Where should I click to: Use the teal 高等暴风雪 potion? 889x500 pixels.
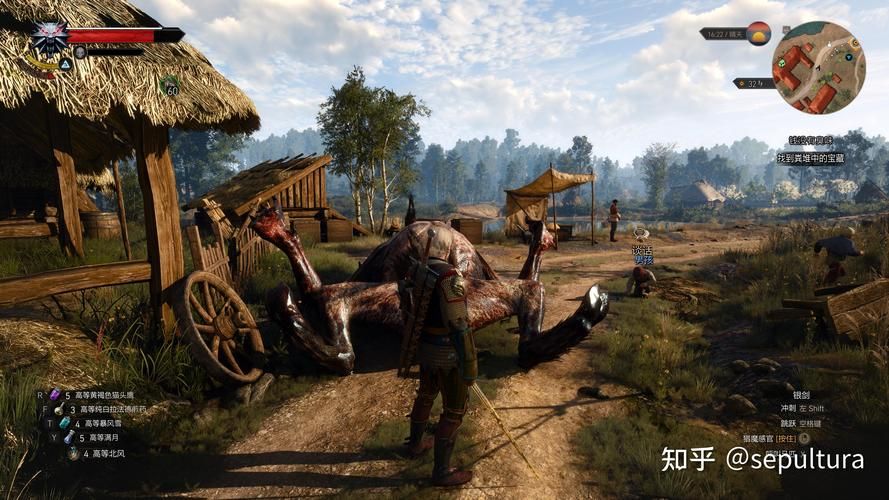point(62,423)
